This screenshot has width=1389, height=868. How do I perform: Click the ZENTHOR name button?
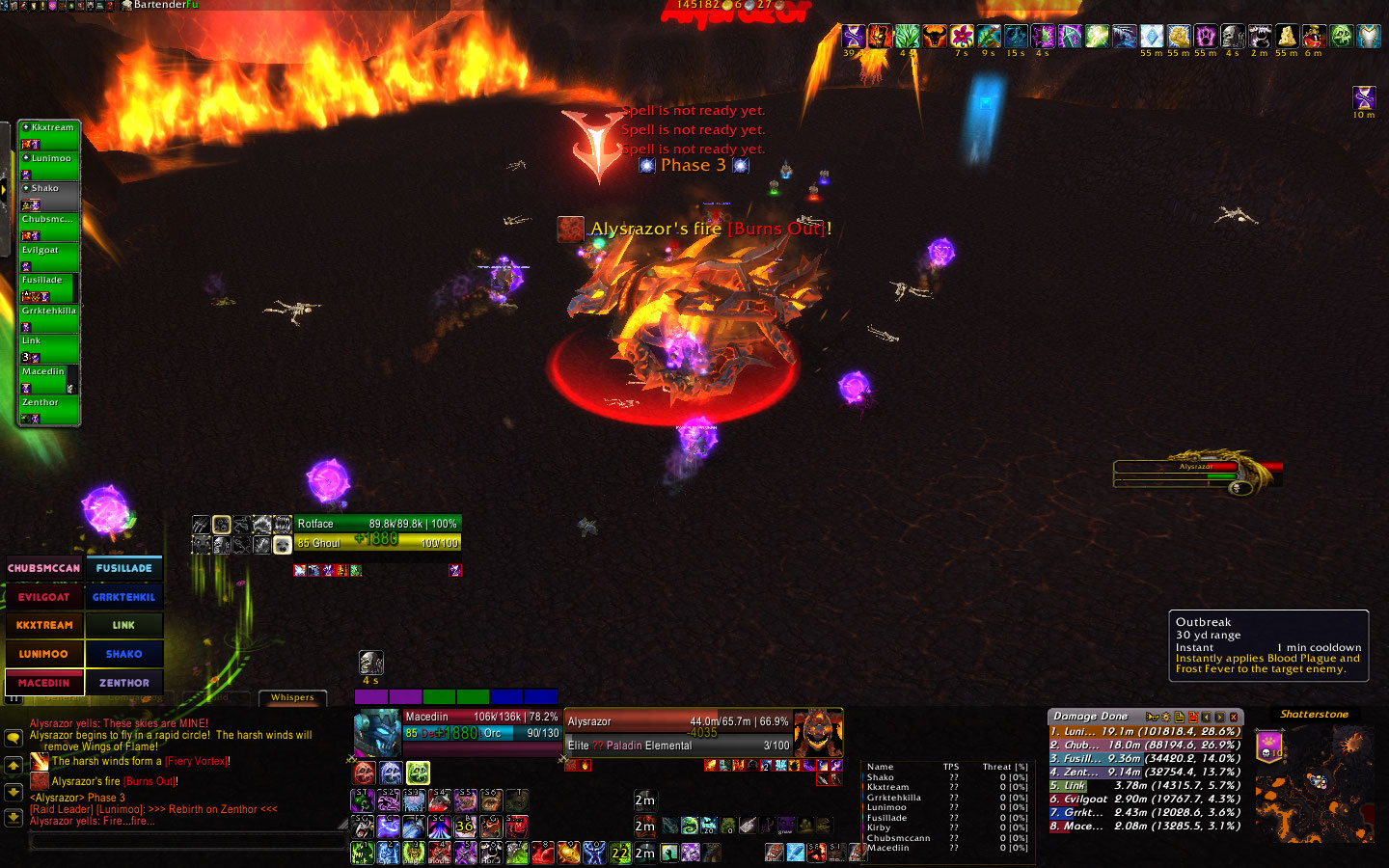[124, 683]
